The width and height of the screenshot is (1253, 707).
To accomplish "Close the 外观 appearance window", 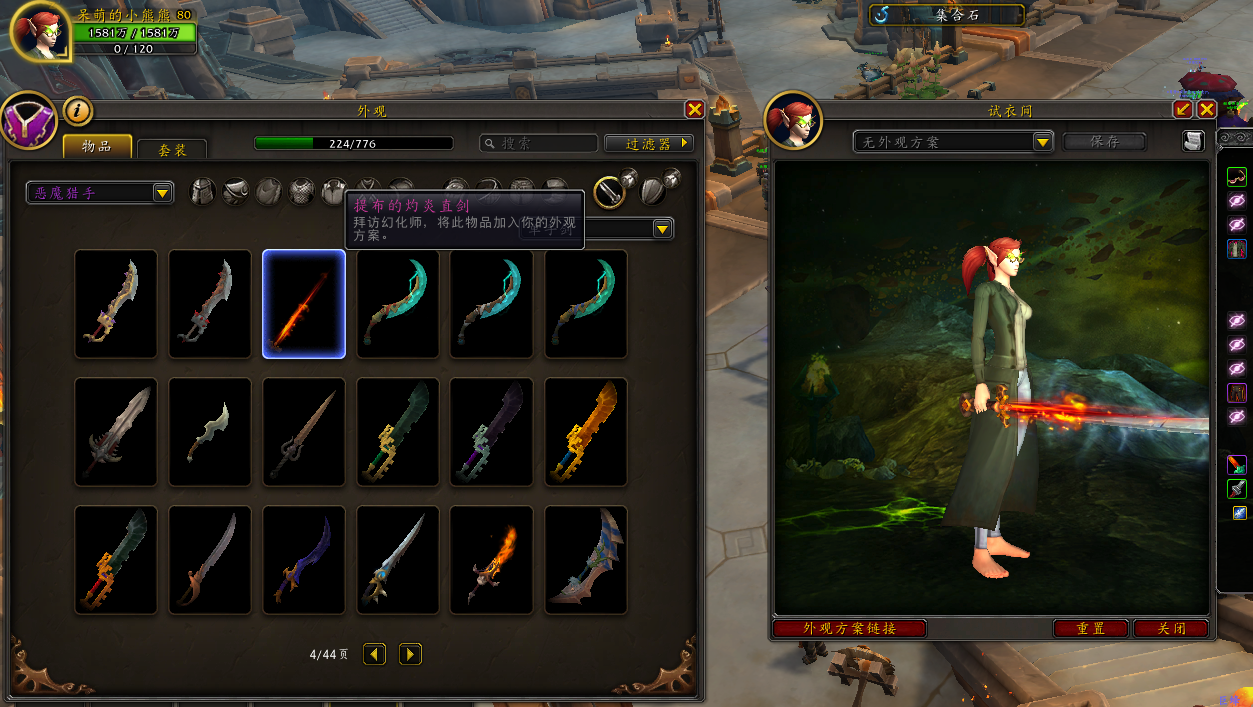I will (x=694, y=110).
